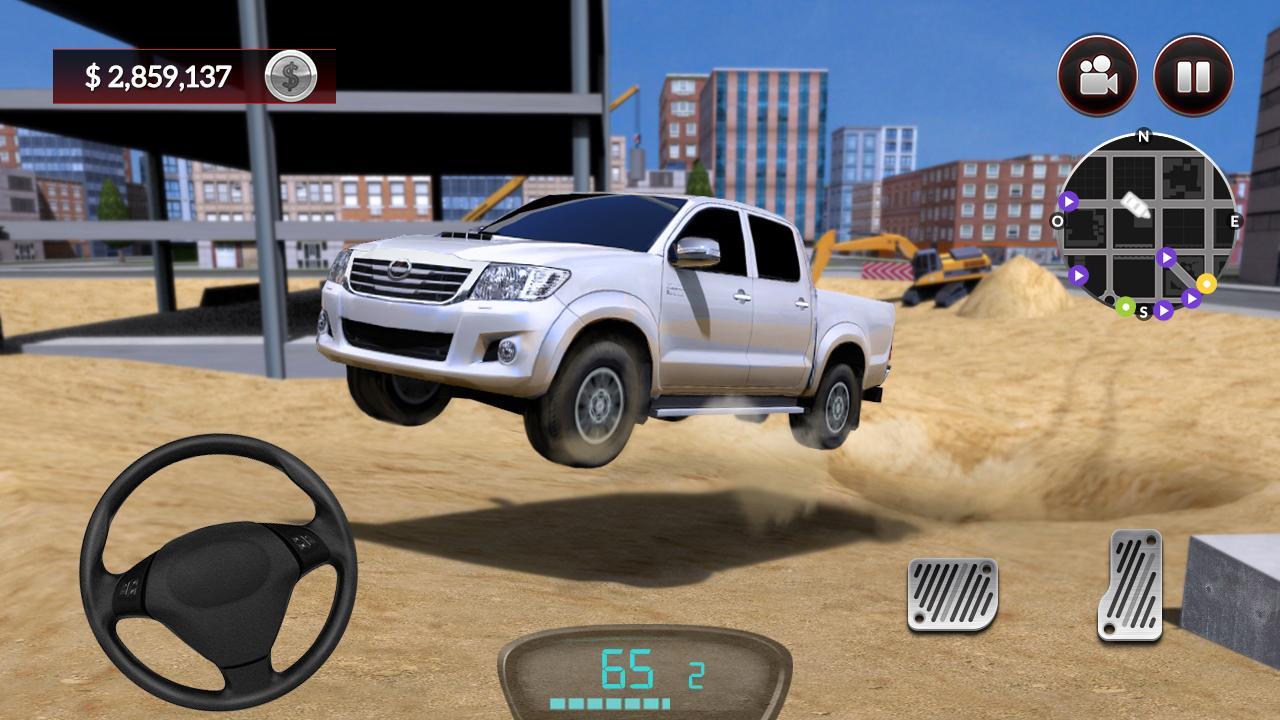Pause the game
1280x720 pixels.
(x=1193, y=75)
